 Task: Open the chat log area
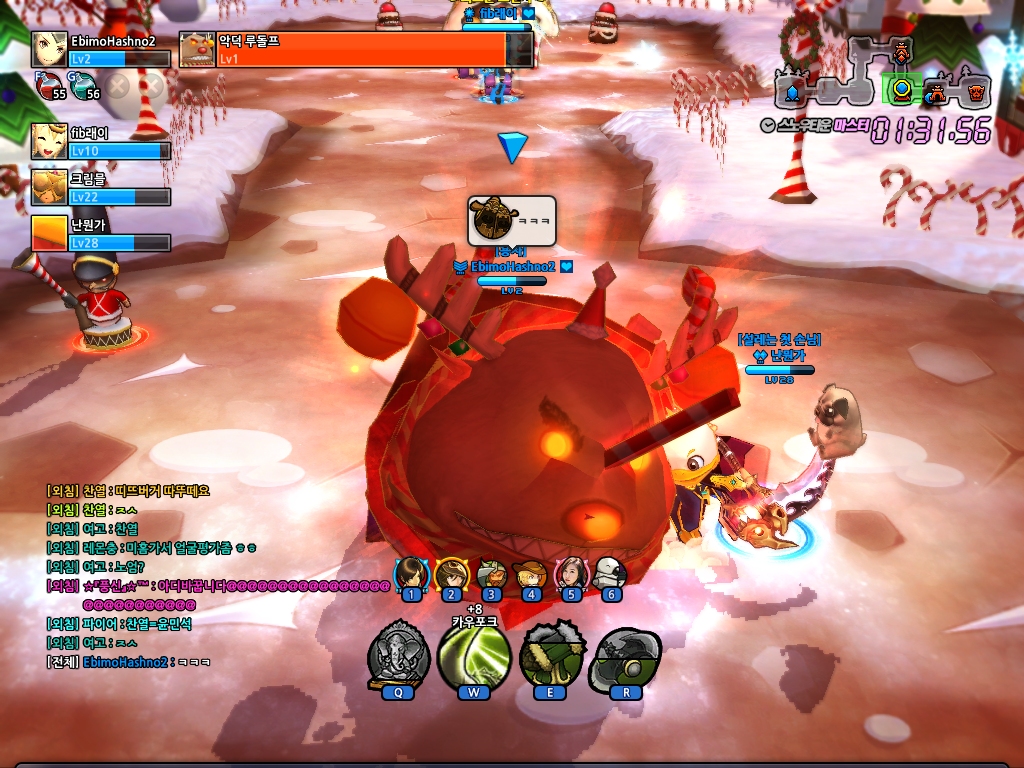click(200, 575)
